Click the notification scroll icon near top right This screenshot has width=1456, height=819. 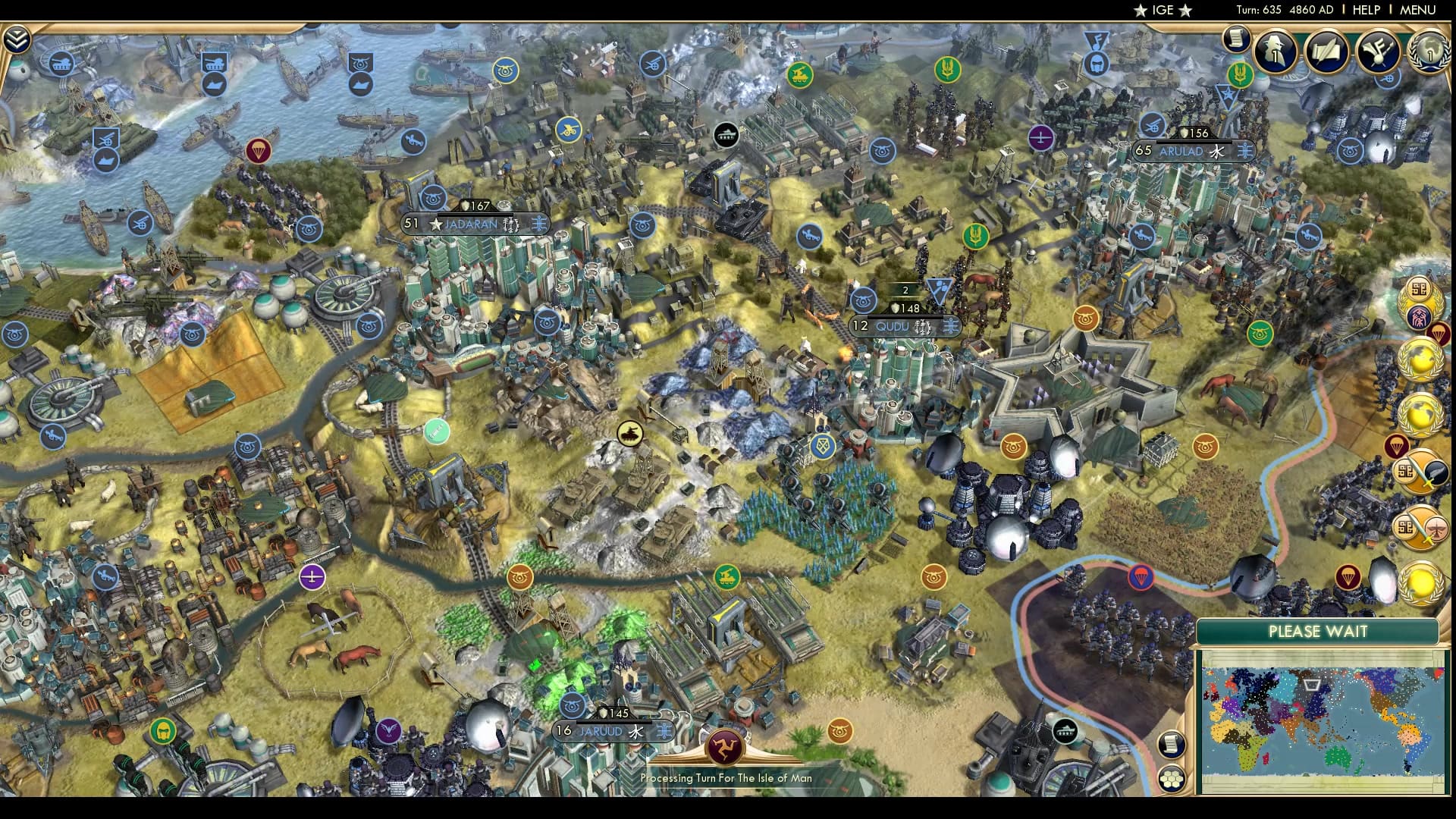[1235, 38]
